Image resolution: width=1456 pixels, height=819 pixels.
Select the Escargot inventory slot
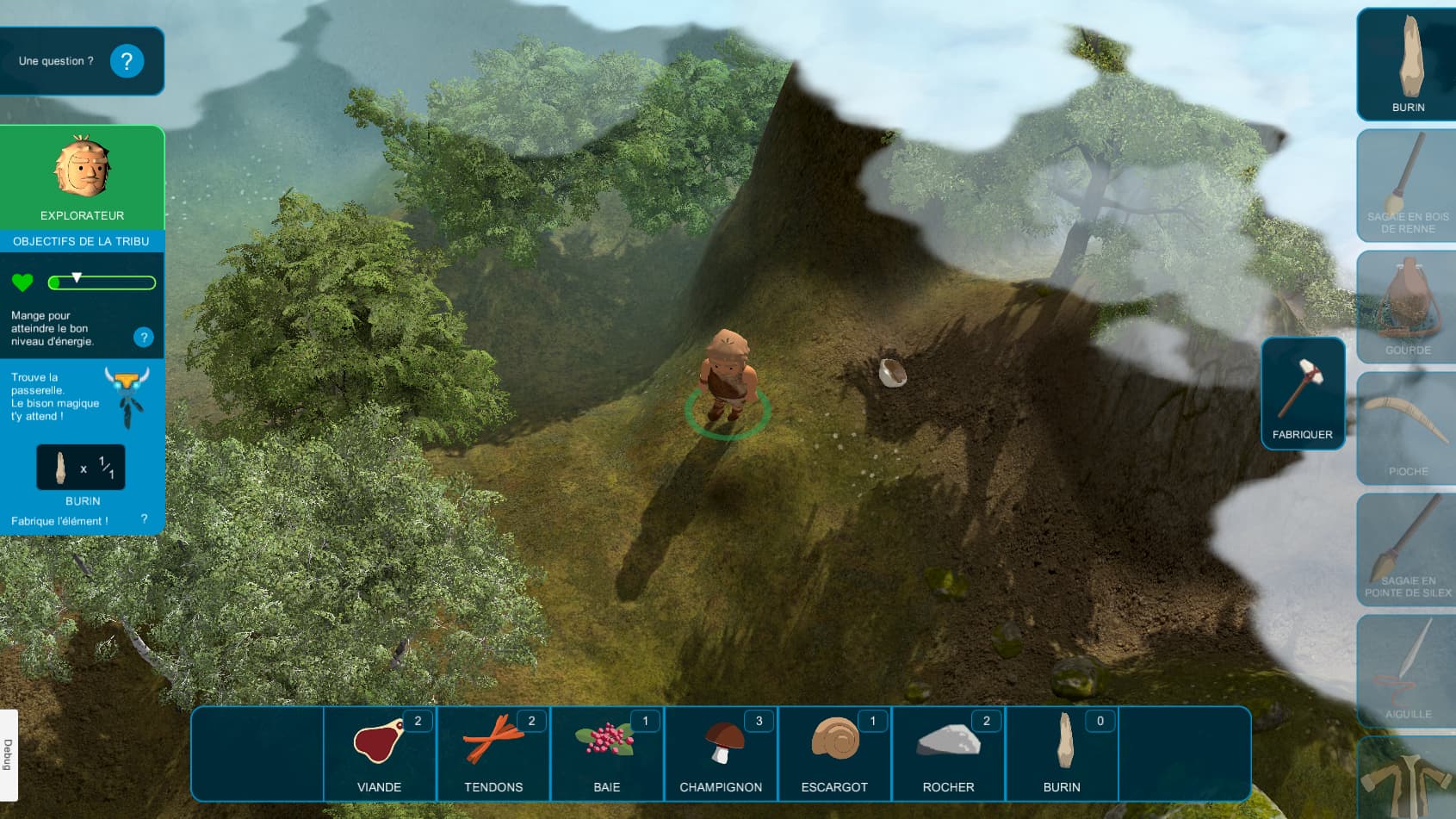click(834, 754)
